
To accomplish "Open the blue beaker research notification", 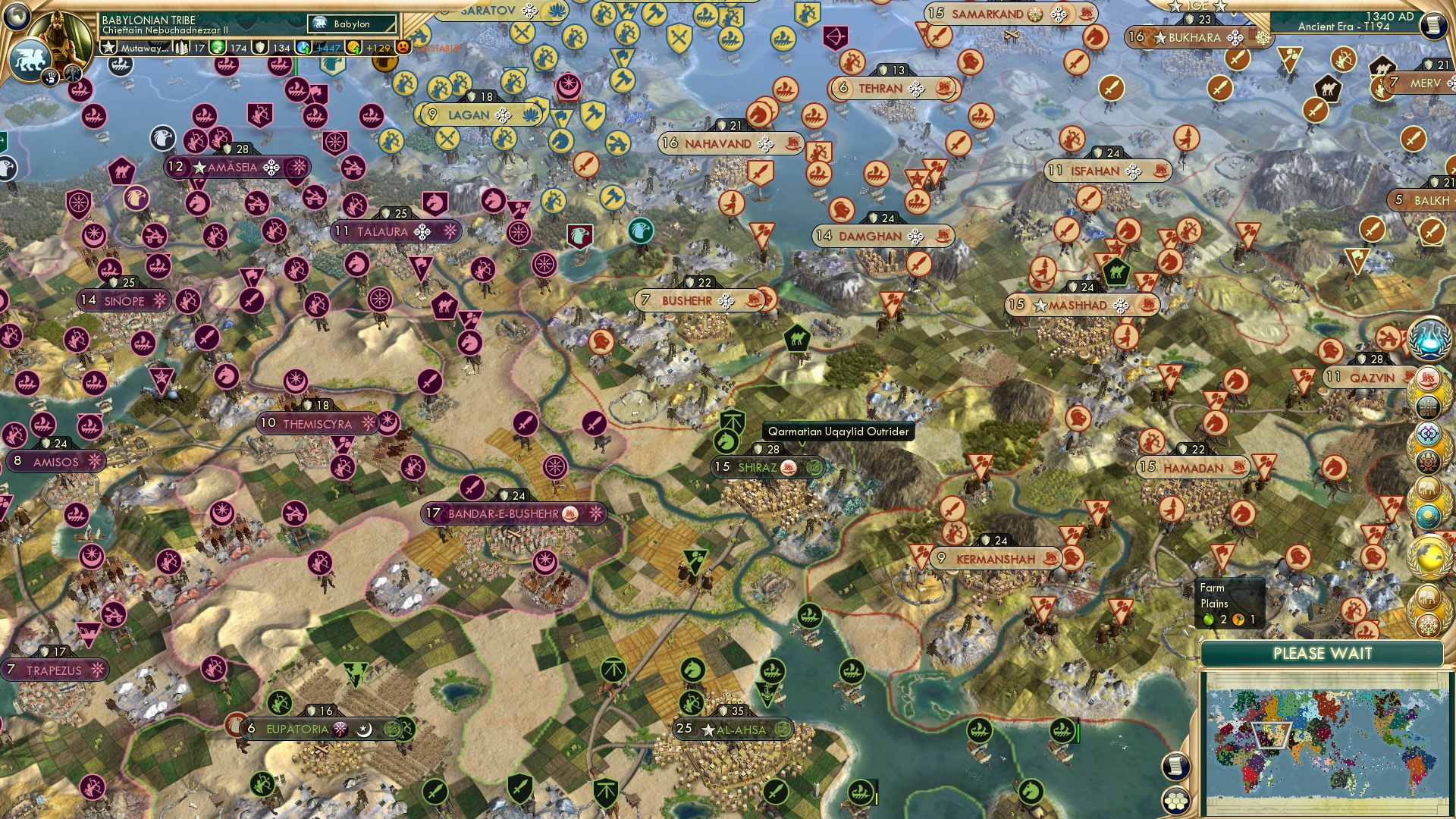I will tap(1429, 338).
